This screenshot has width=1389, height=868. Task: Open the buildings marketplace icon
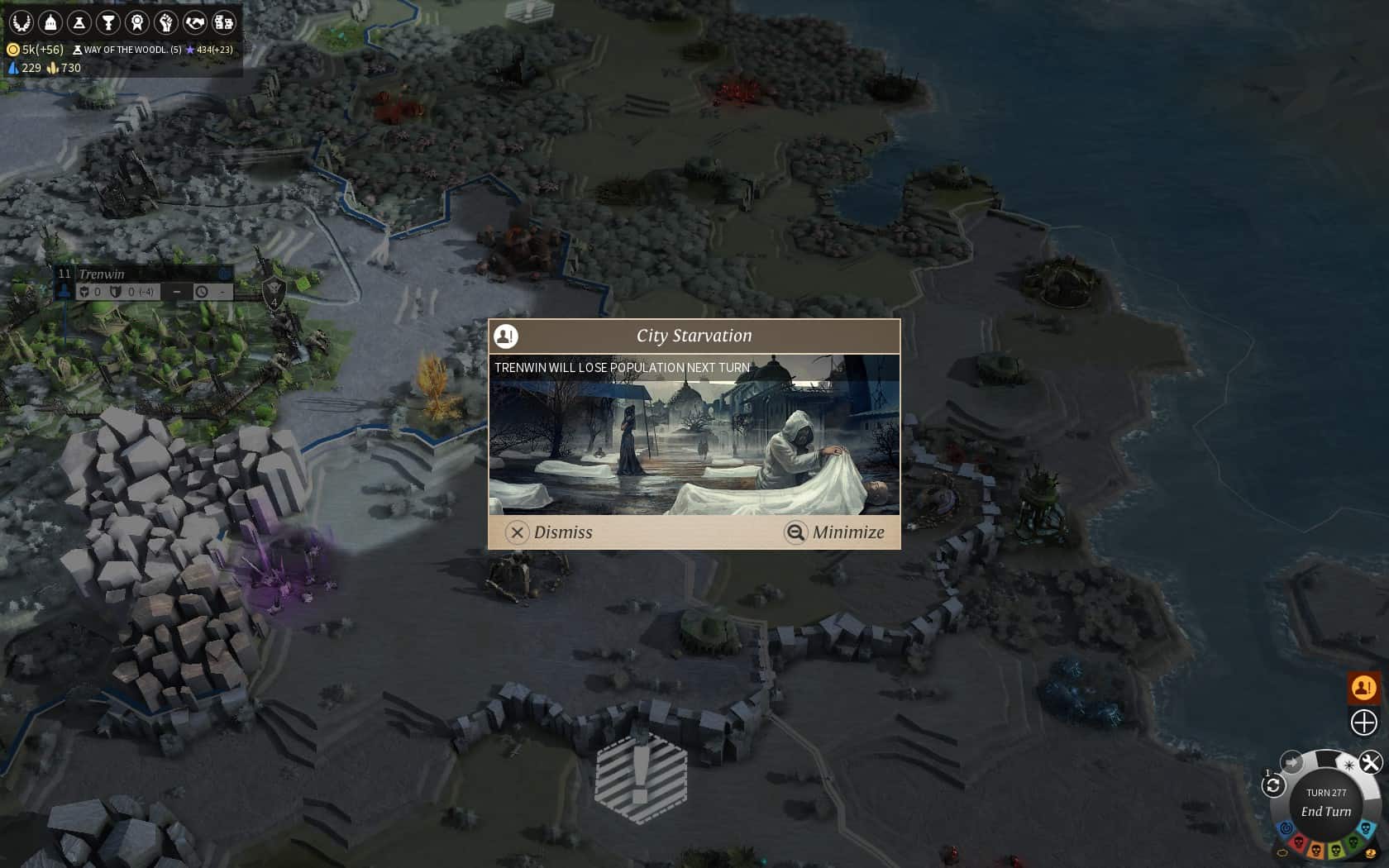(x=223, y=22)
